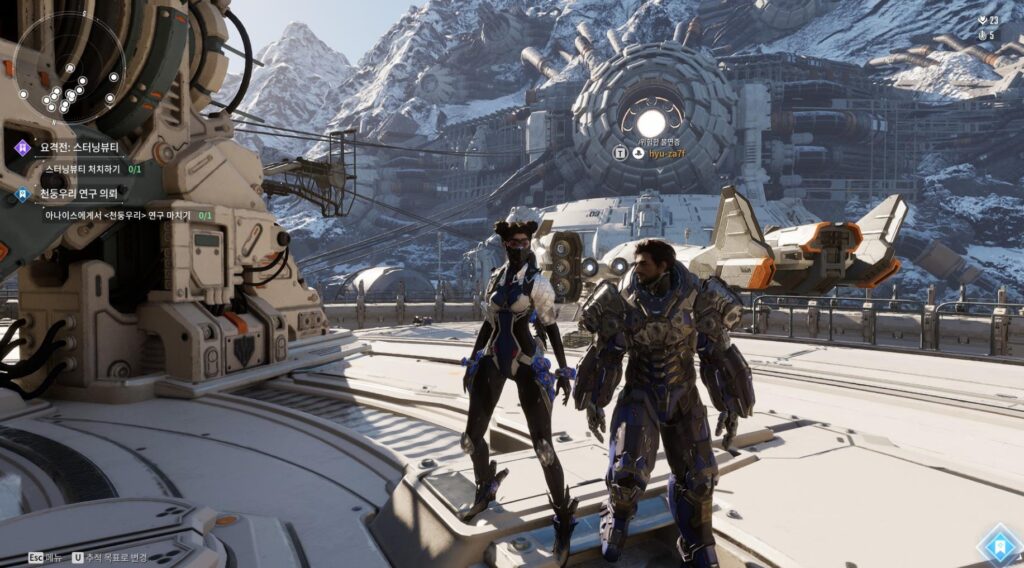Click the purple intercept battle quest icon
This screenshot has width=1024, height=568.
22,148
